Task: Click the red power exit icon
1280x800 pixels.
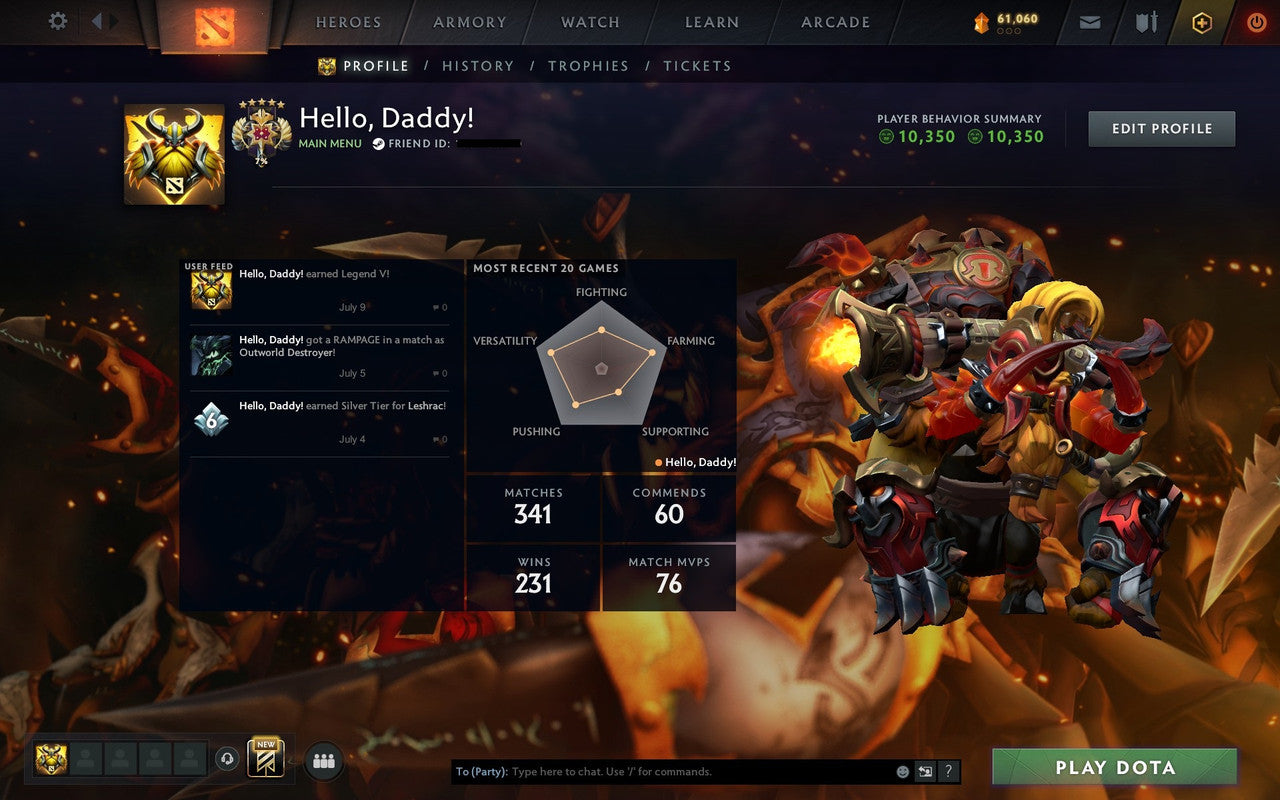Action: [1256, 21]
